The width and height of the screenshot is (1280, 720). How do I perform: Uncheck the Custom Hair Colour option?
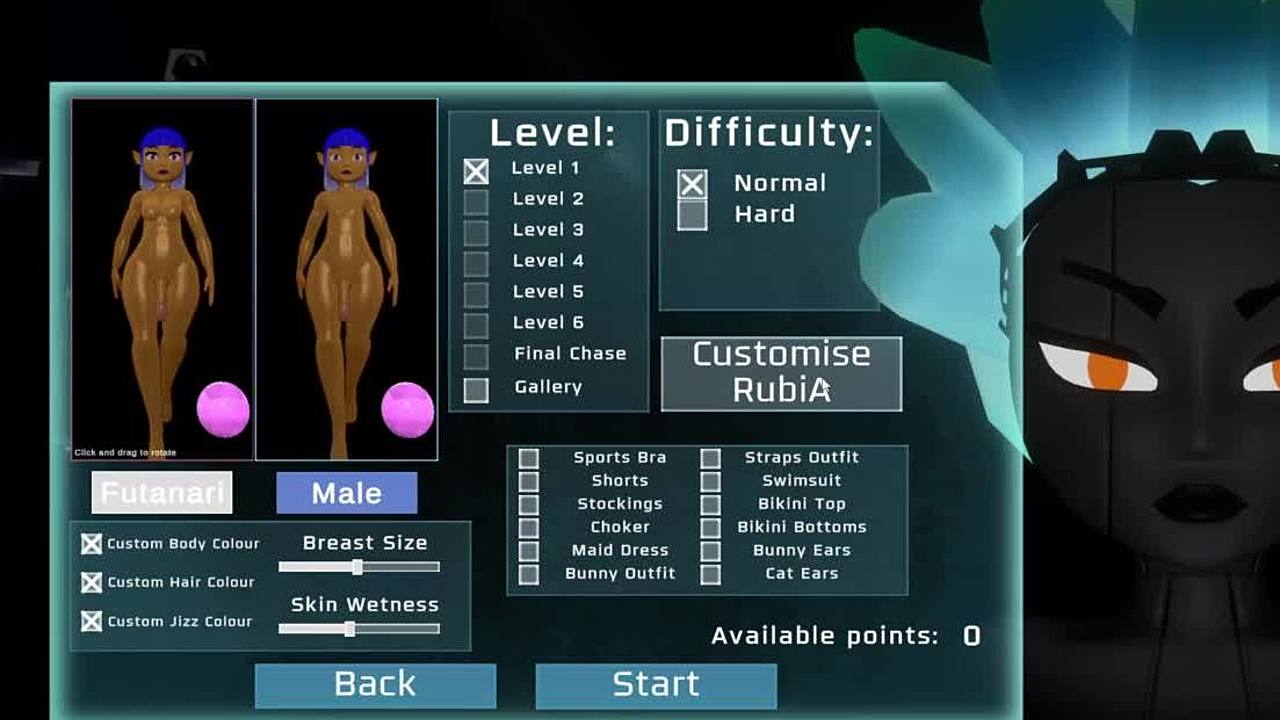92,582
